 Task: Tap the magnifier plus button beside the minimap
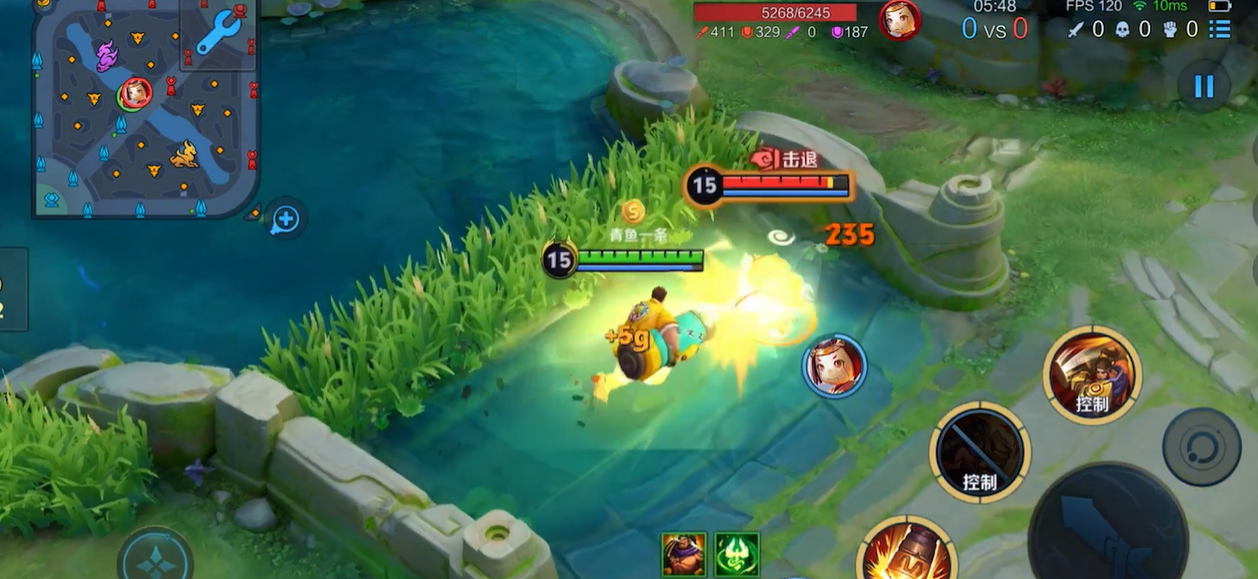[285, 219]
